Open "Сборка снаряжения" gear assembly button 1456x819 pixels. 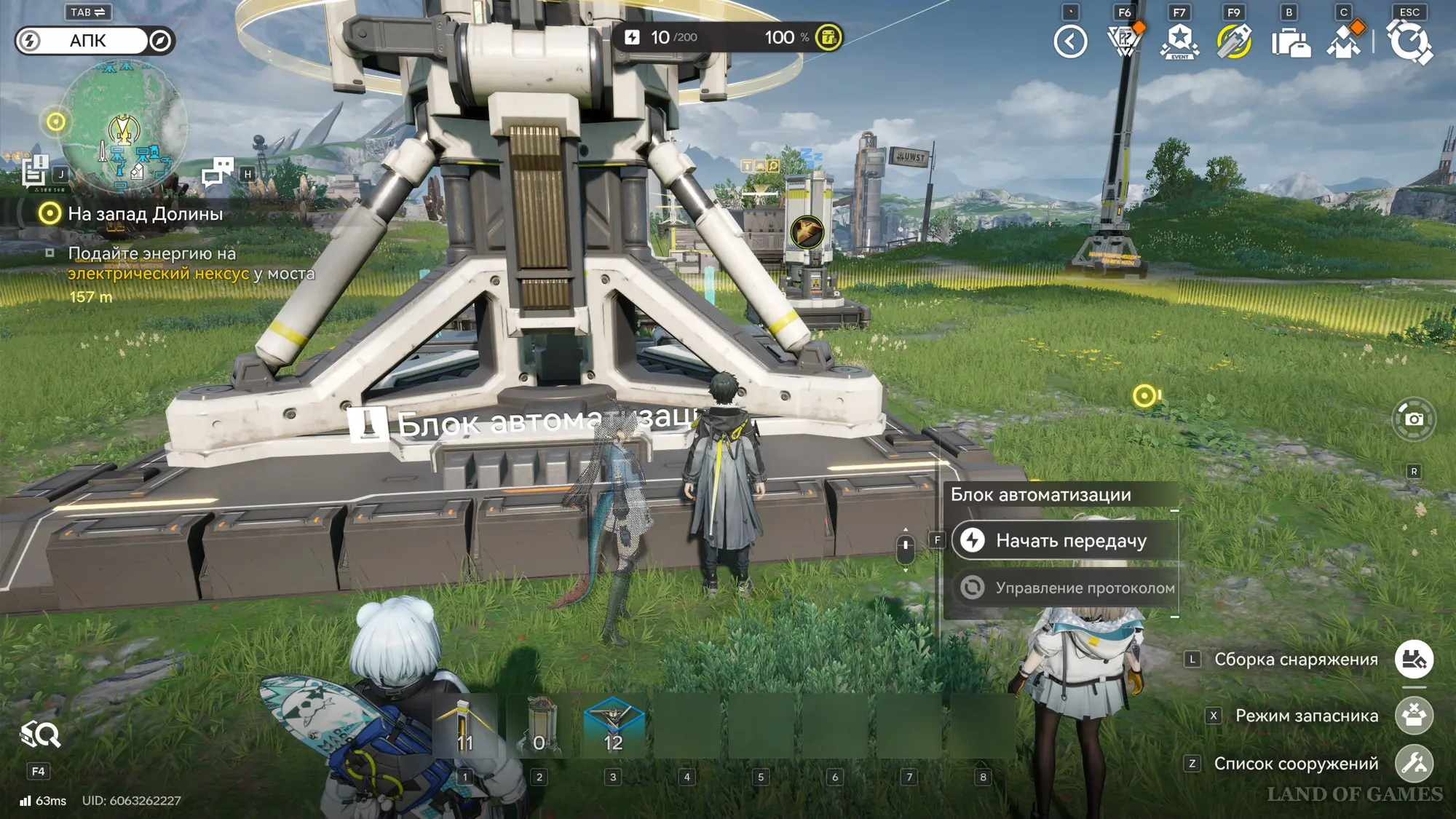point(1413,660)
